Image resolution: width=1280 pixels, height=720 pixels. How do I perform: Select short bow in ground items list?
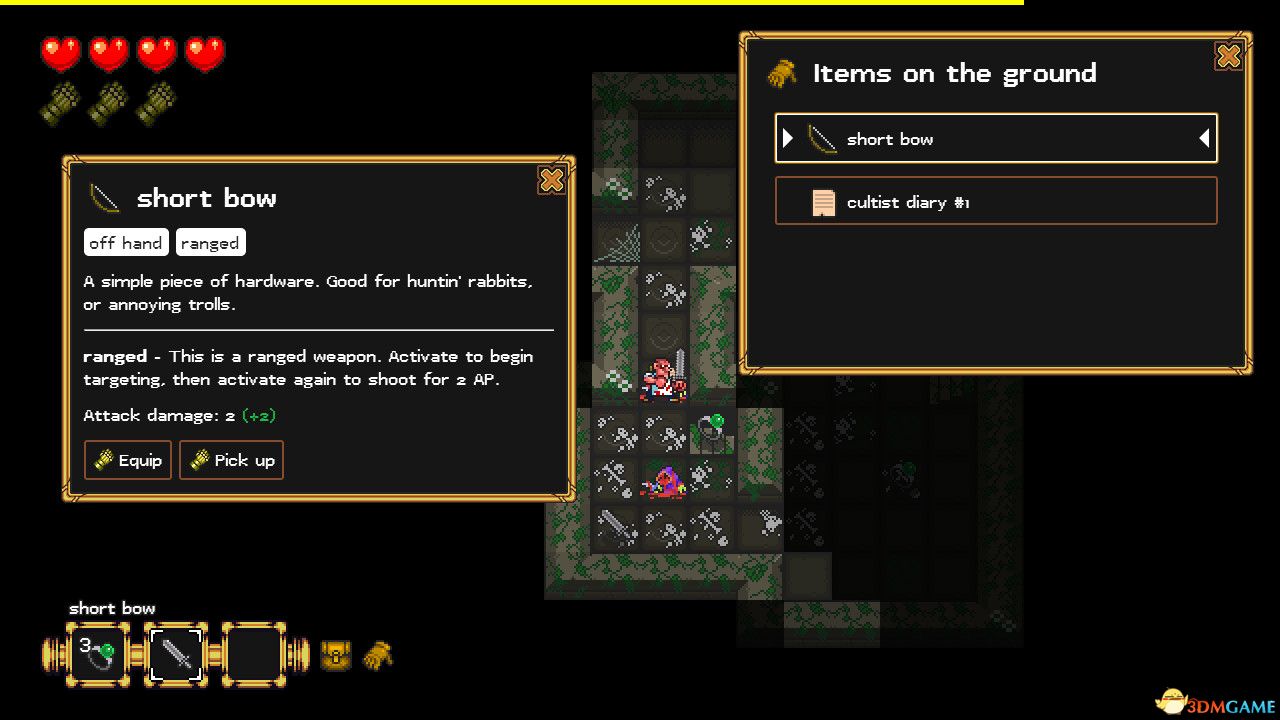pyautogui.click(x=996, y=139)
